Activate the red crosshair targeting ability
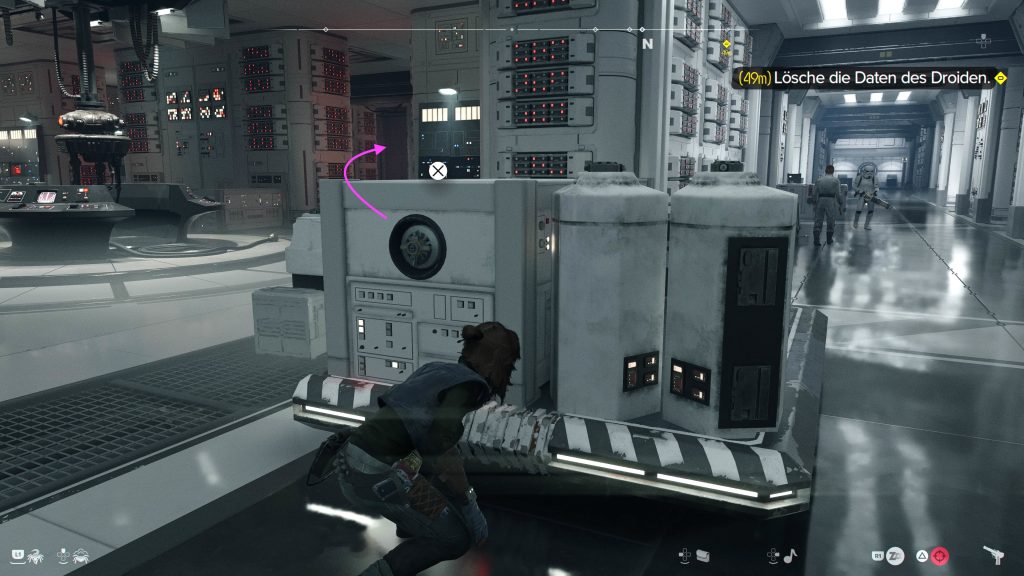This screenshot has width=1024, height=576. [939, 555]
